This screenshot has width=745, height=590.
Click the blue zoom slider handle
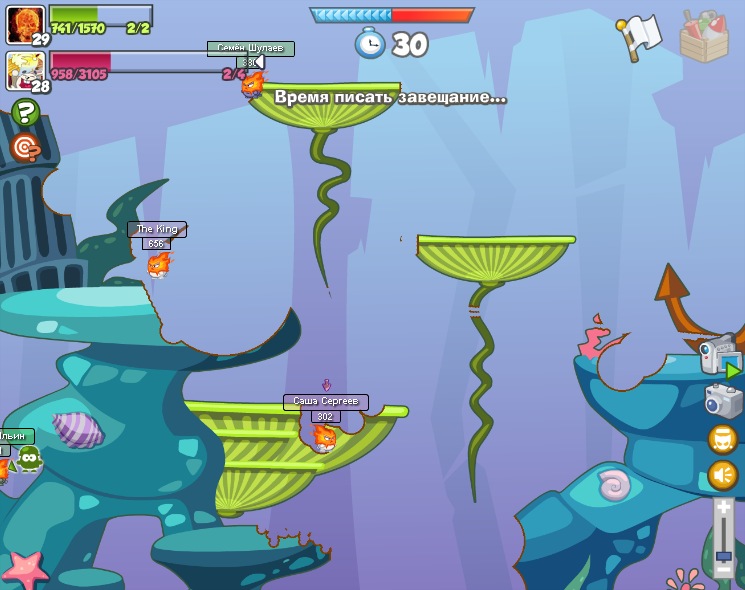coord(724,555)
